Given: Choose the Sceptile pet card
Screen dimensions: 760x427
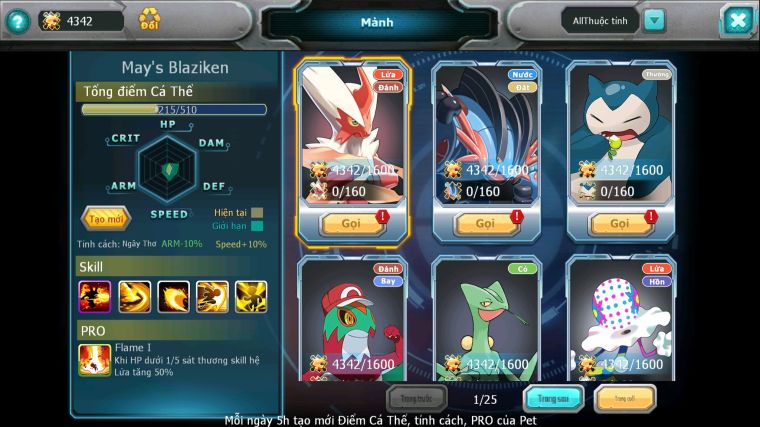Looking at the screenshot, I should [486, 320].
